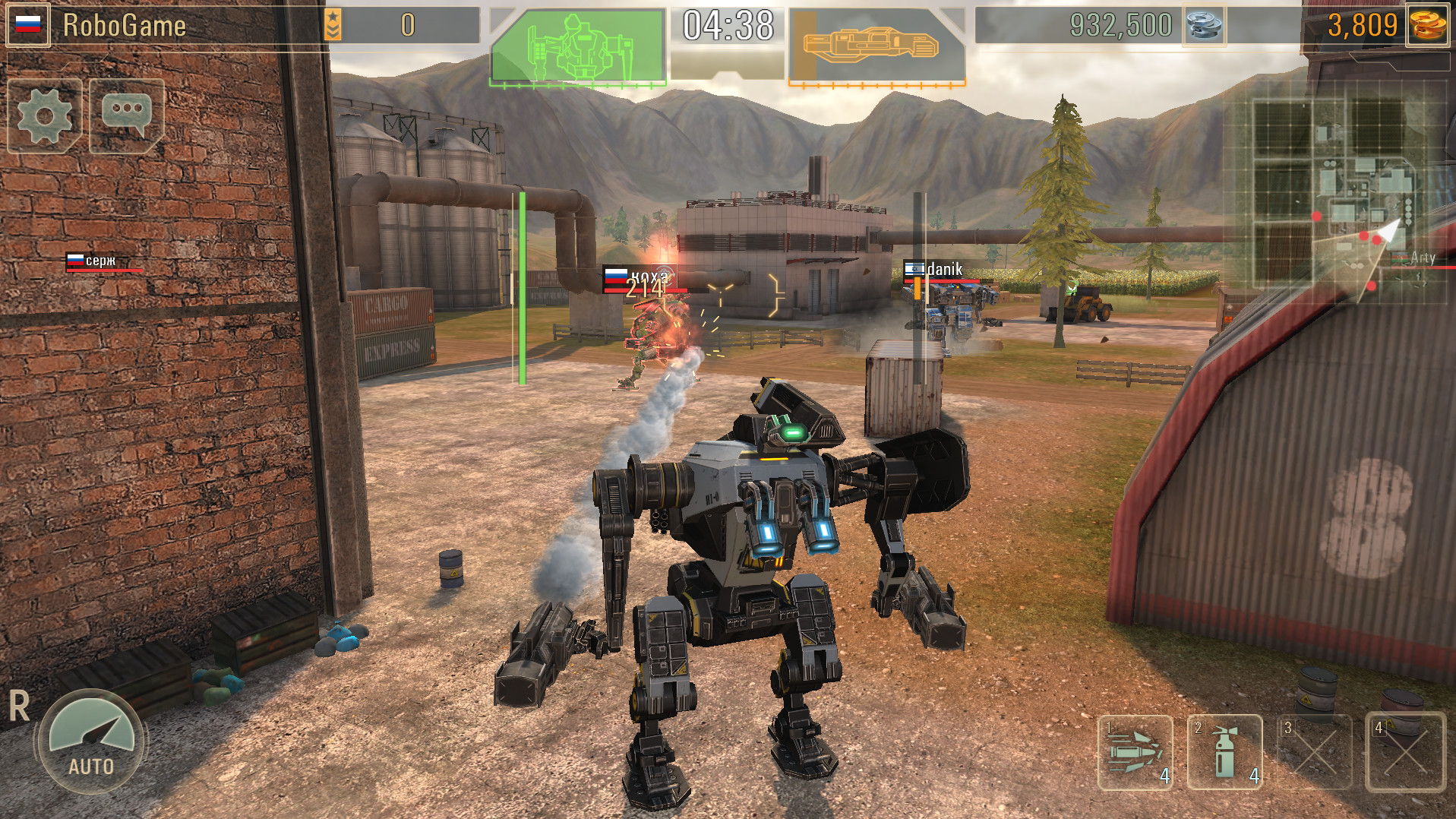Viewport: 1456px width, 819px height.
Task: Click the gold coins currency icon
Action: [1429, 25]
